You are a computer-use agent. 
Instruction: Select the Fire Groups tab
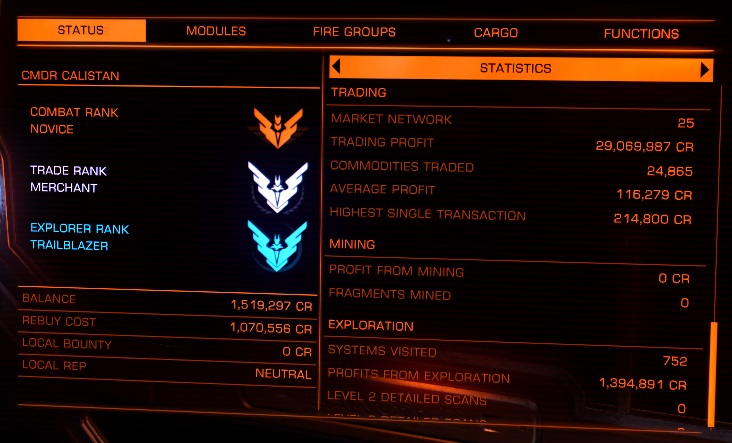pyautogui.click(x=354, y=32)
